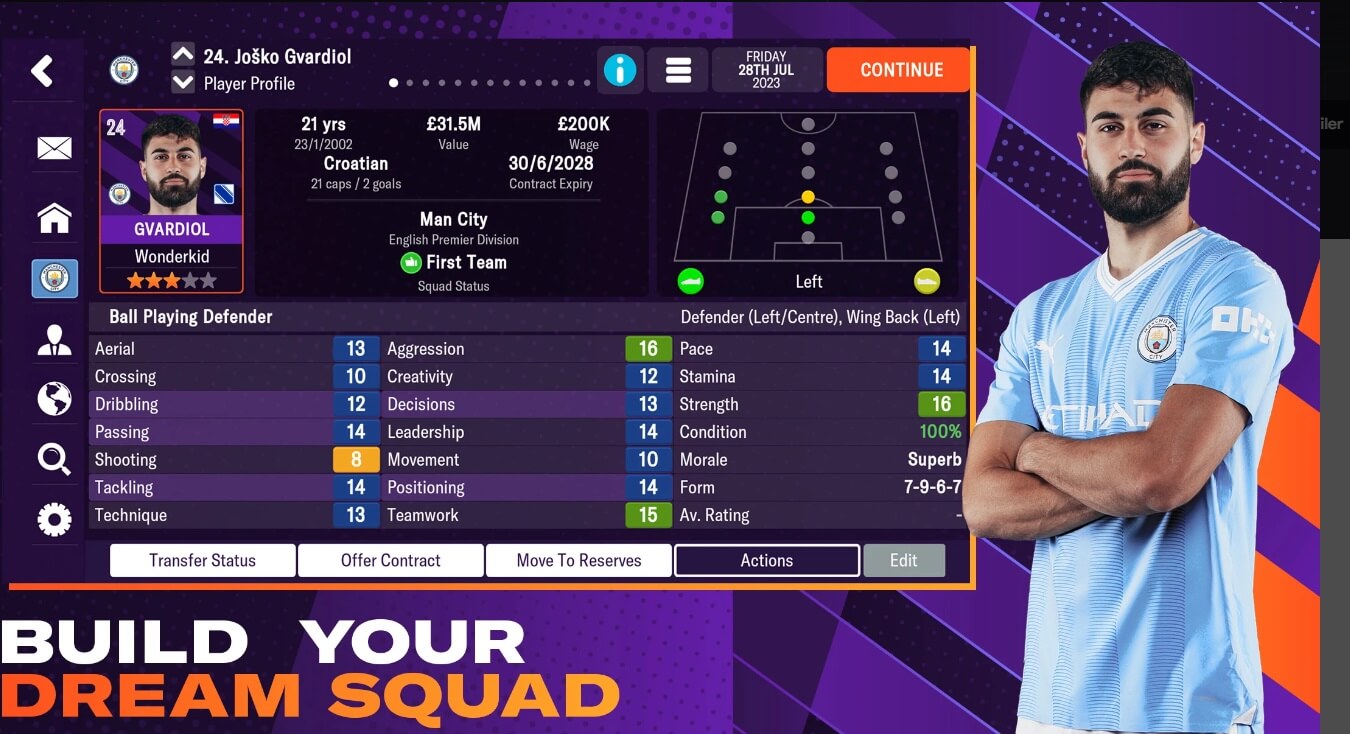Open the settings gear icon

pos(53,518)
